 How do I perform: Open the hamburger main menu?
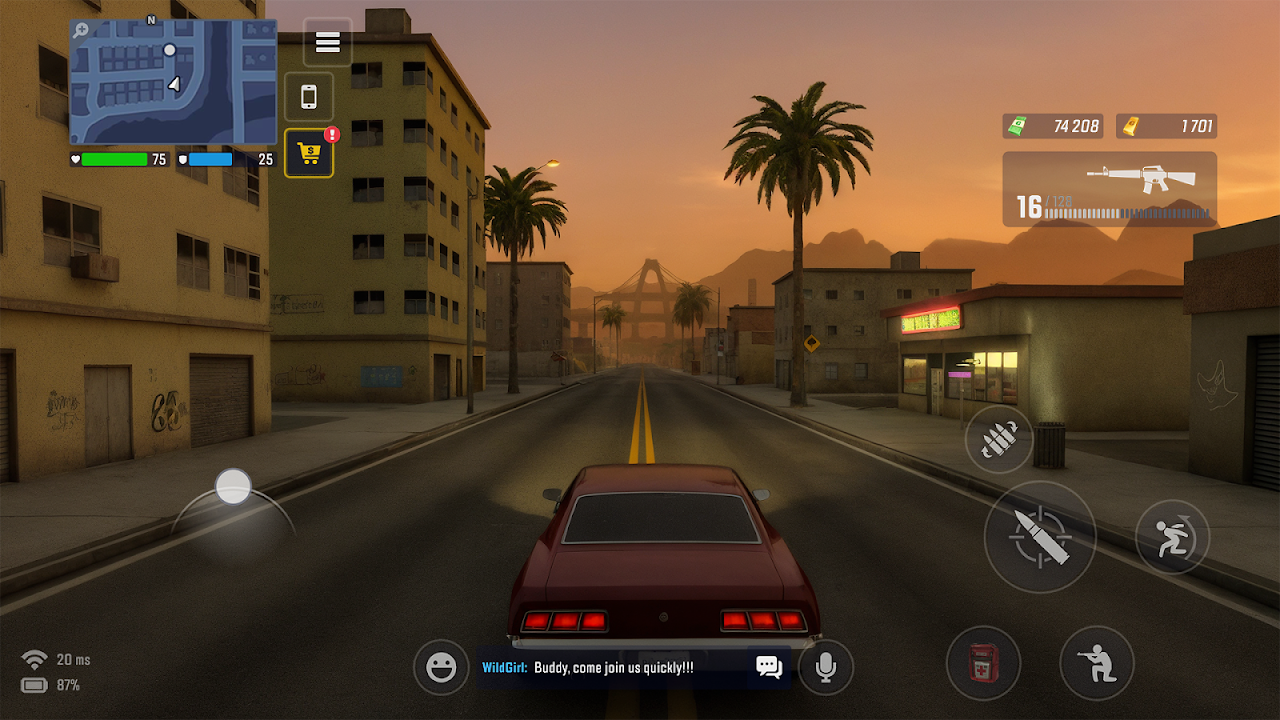[327, 43]
